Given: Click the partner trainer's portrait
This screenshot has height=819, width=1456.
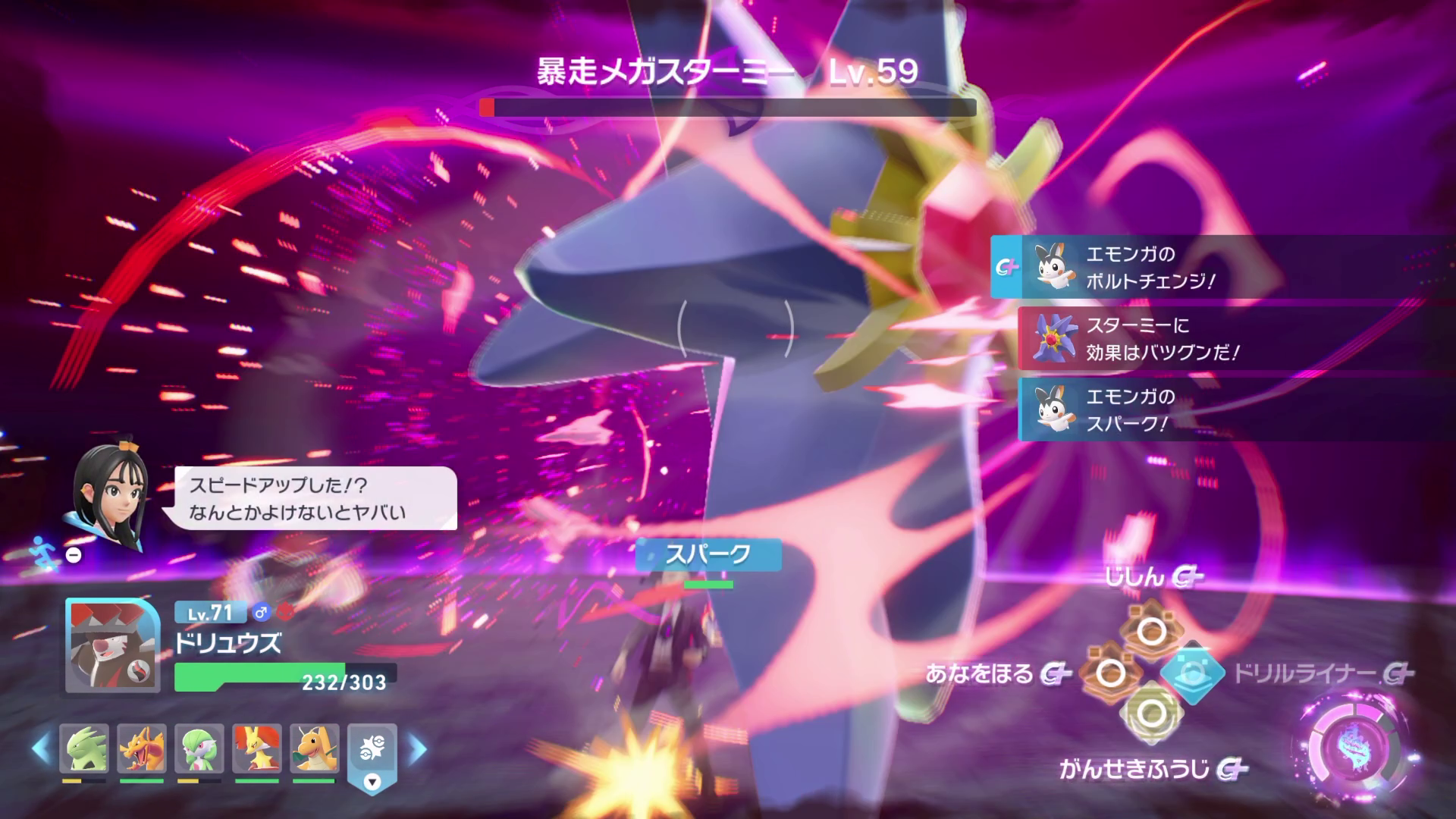Looking at the screenshot, I should click(108, 494).
